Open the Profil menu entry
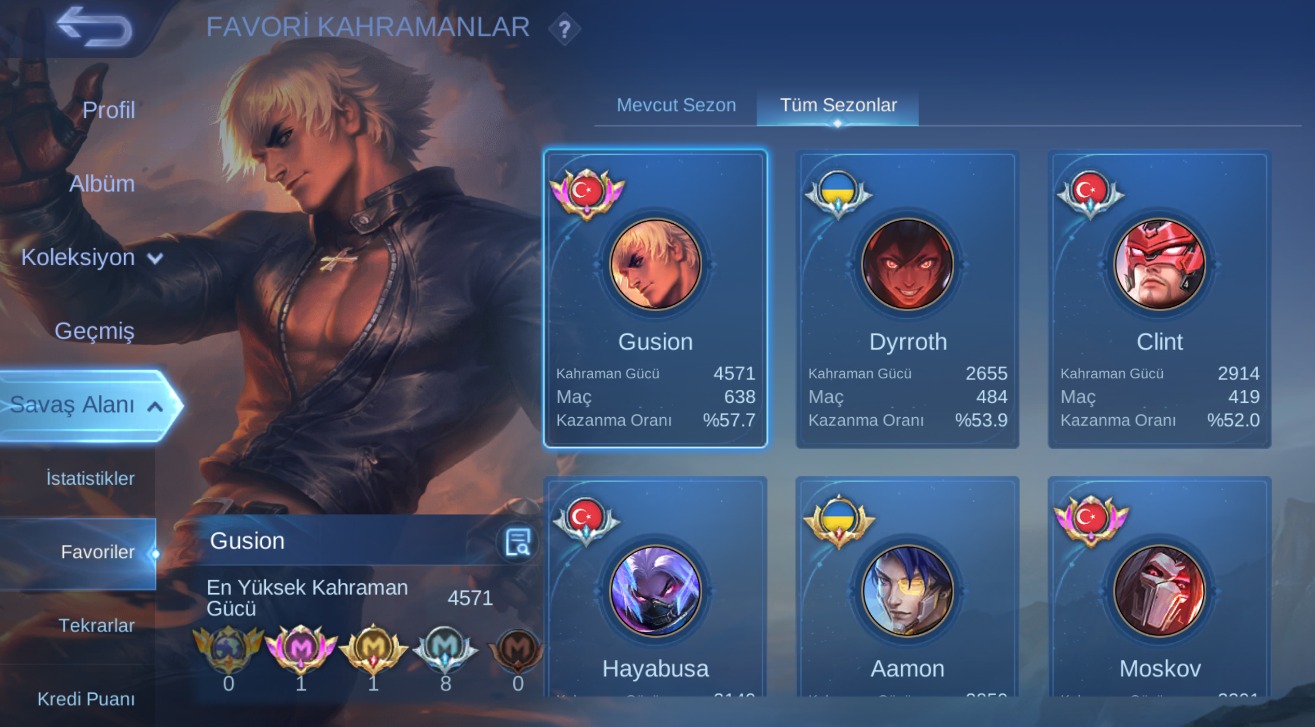The height and width of the screenshot is (727, 1315). pos(108,110)
